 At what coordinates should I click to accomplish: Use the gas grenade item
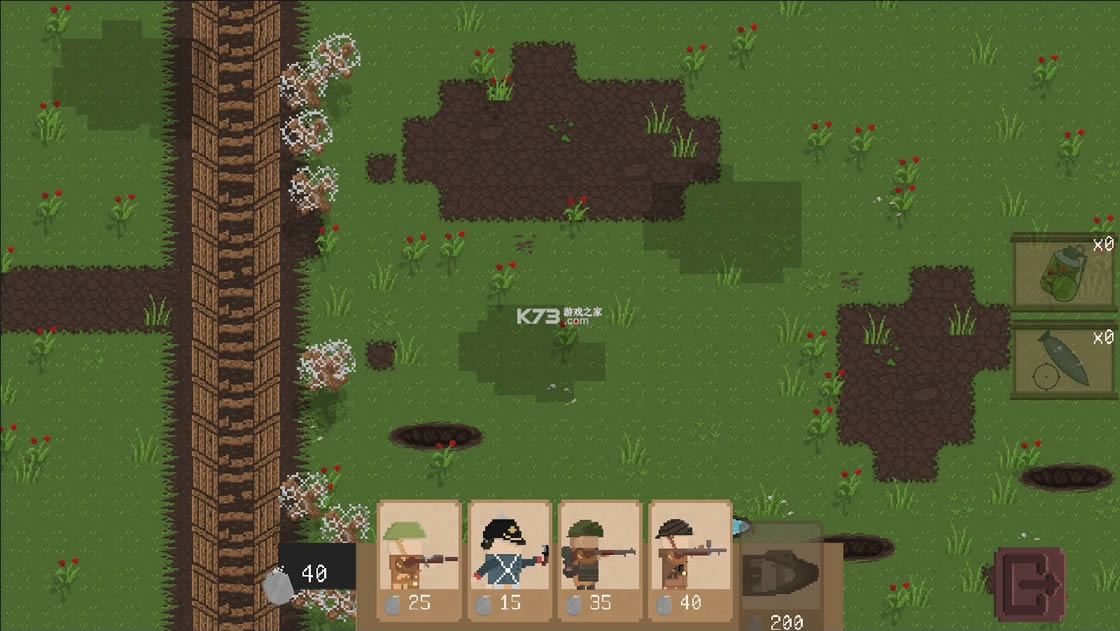[1062, 272]
